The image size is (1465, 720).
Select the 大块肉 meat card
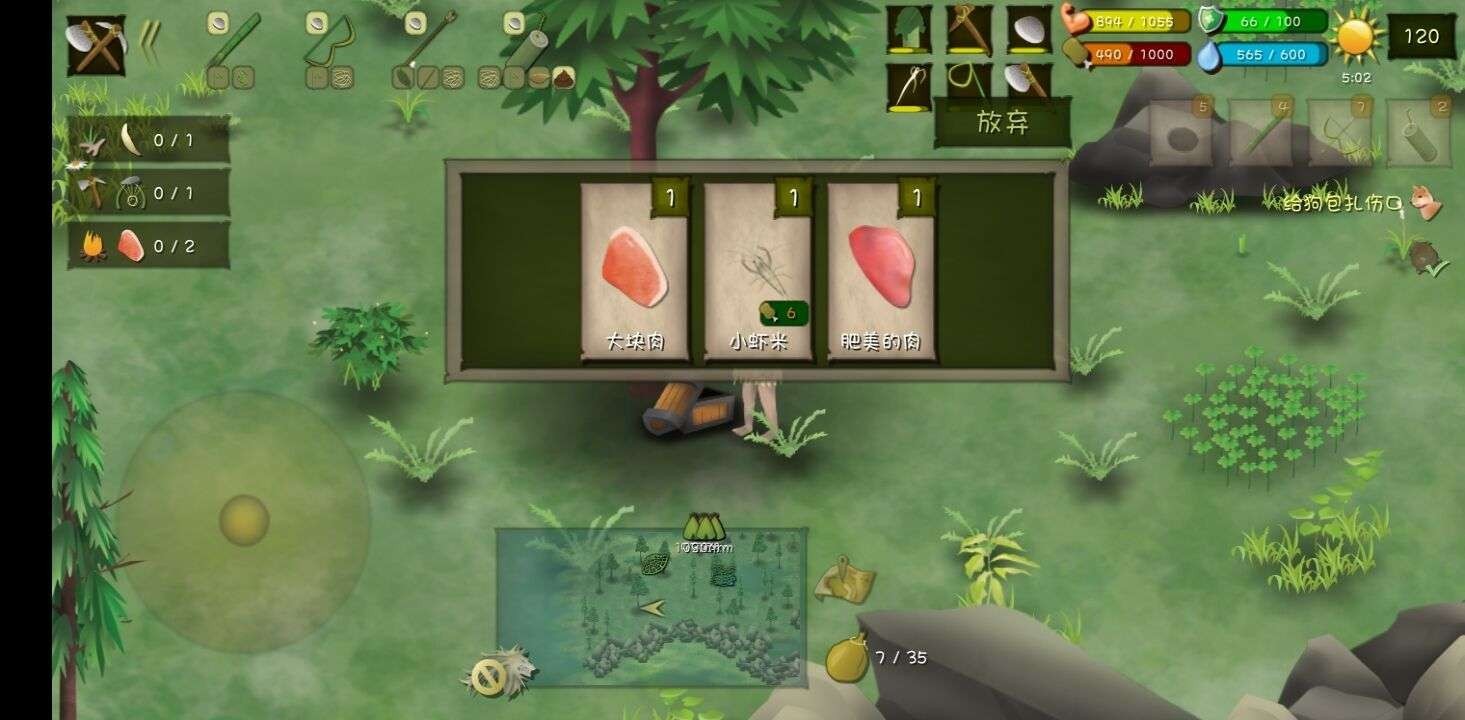point(634,271)
